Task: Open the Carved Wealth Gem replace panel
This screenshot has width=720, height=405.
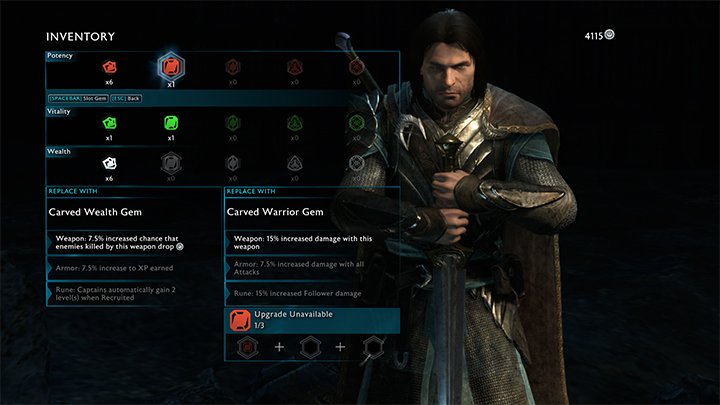Action: (x=133, y=212)
